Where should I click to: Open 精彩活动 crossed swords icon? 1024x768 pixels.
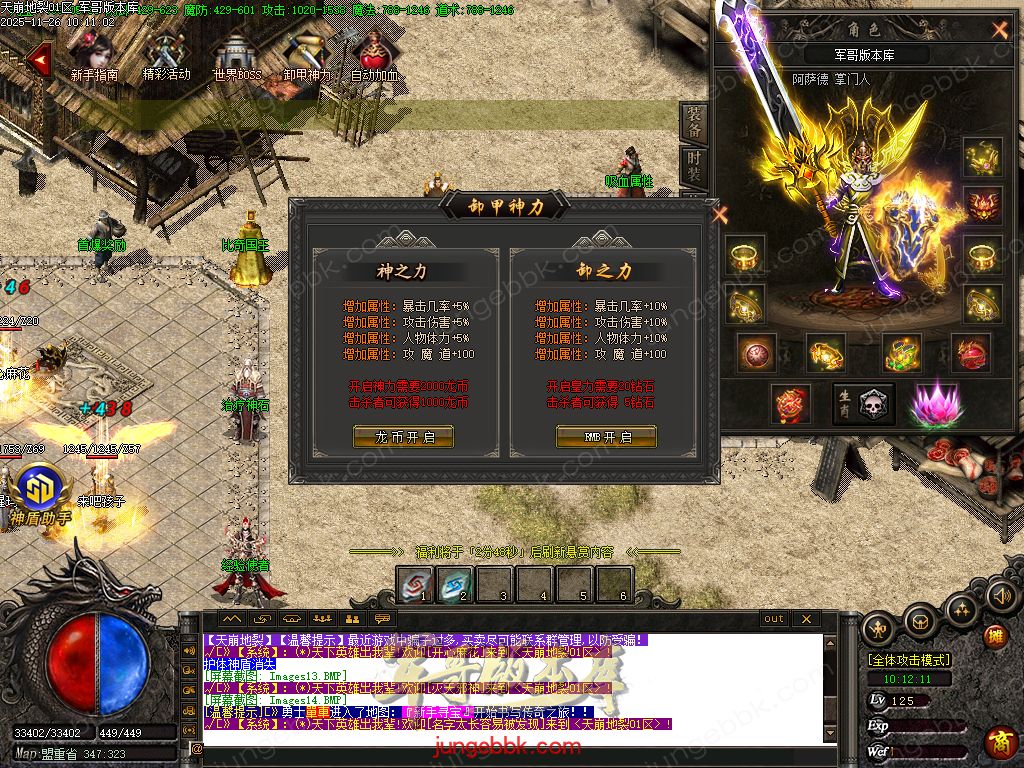(166, 55)
